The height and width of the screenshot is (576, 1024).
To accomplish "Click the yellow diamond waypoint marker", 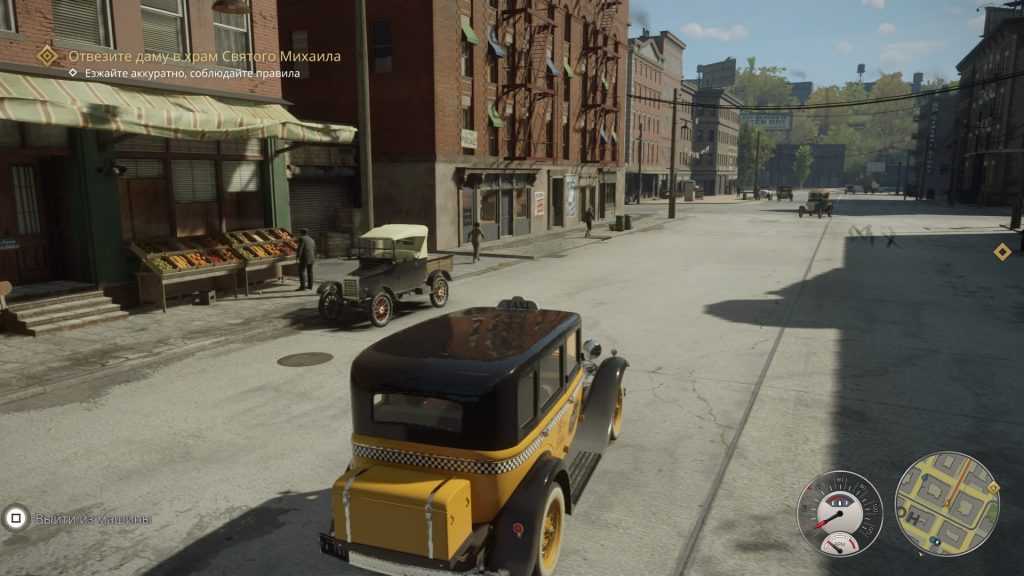I will (1002, 252).
